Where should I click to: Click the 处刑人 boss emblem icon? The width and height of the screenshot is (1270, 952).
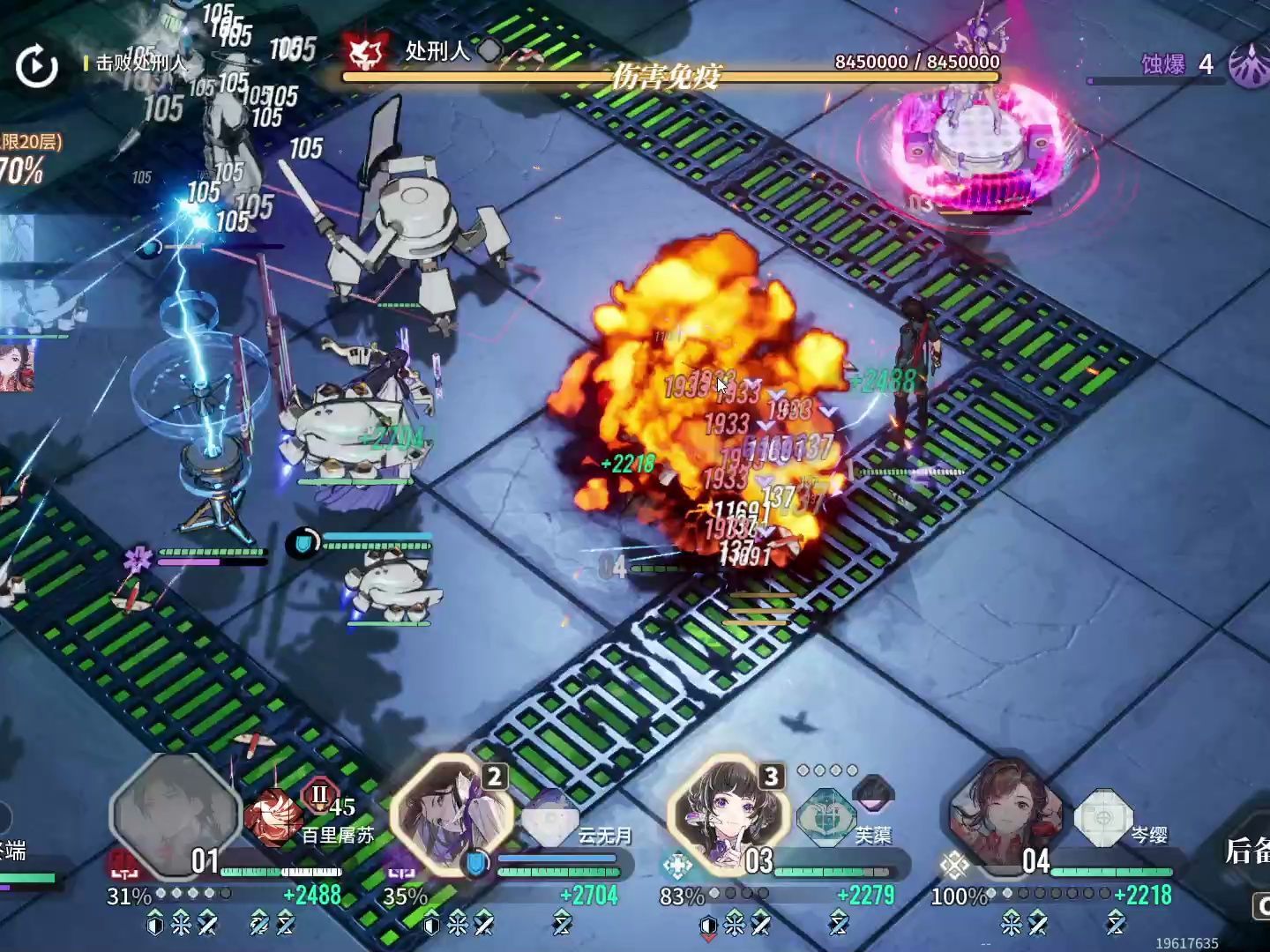367,54
